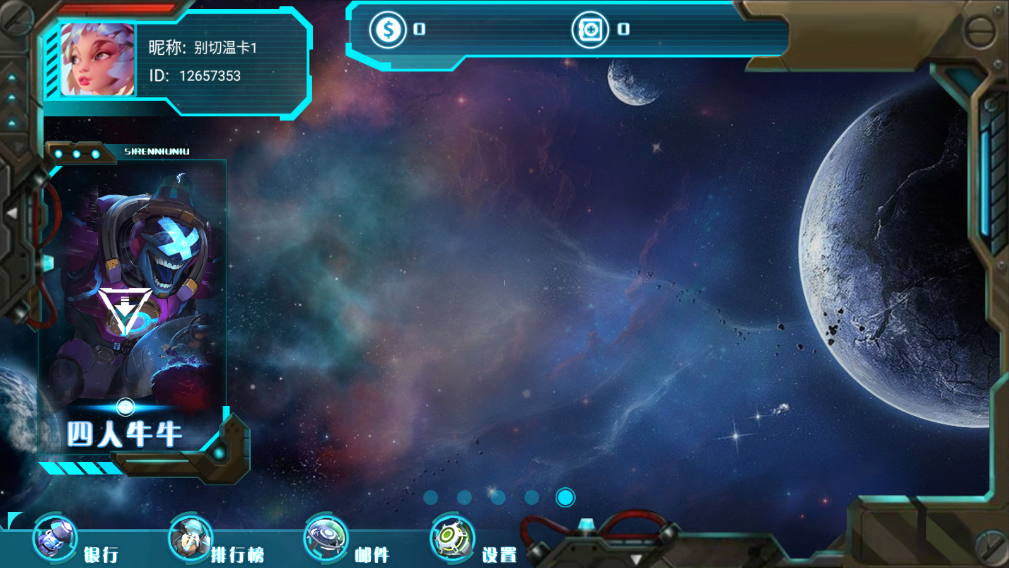
Task: Click the dollar coin currency icon
Action: point(388,29)
